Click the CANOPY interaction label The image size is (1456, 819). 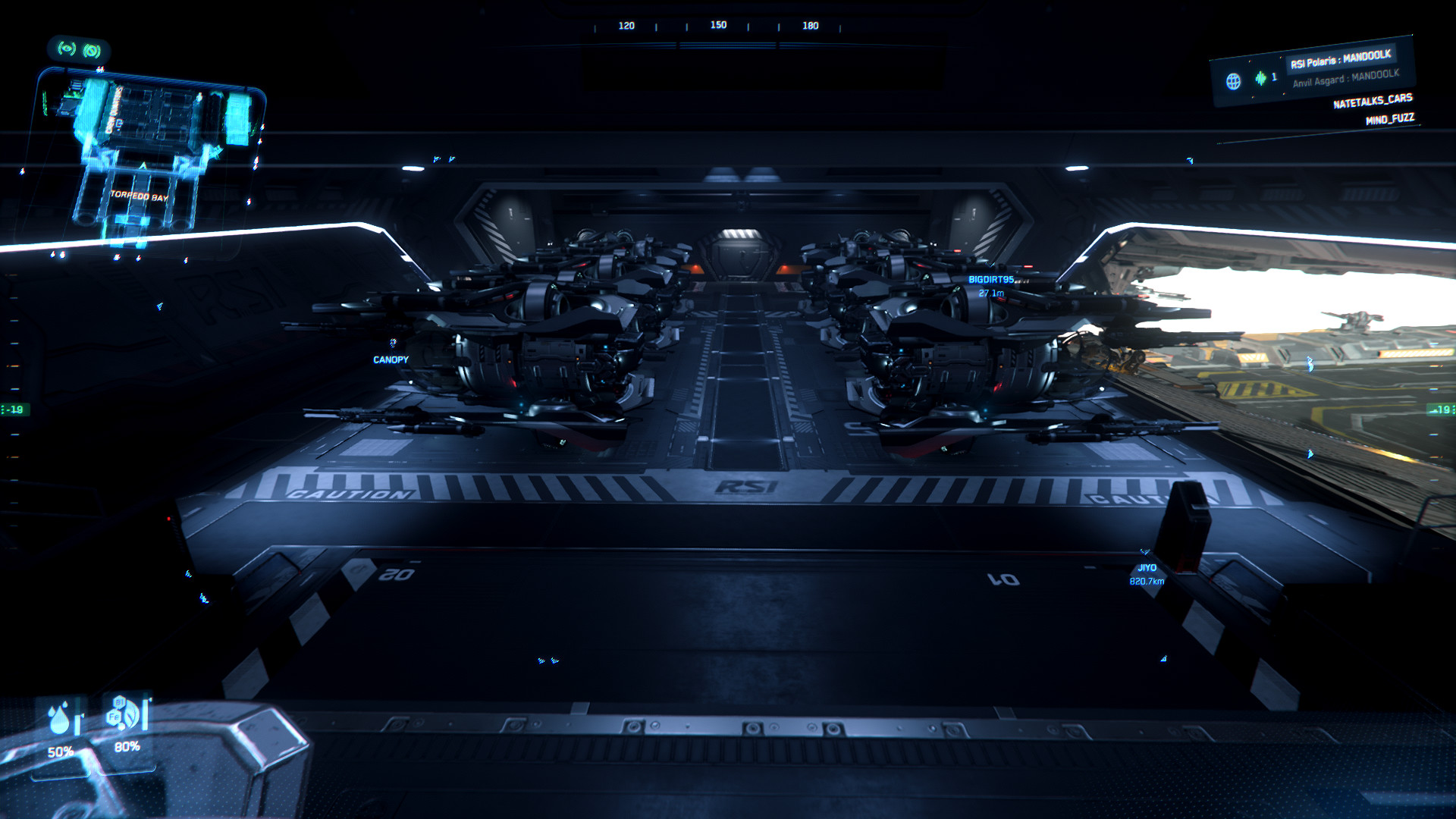(x=391, y=359)
